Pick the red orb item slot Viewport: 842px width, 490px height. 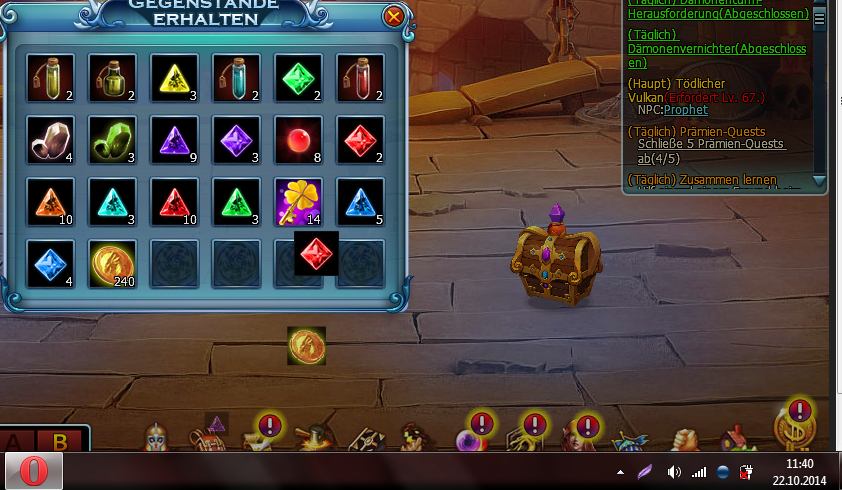coord(298,139)
